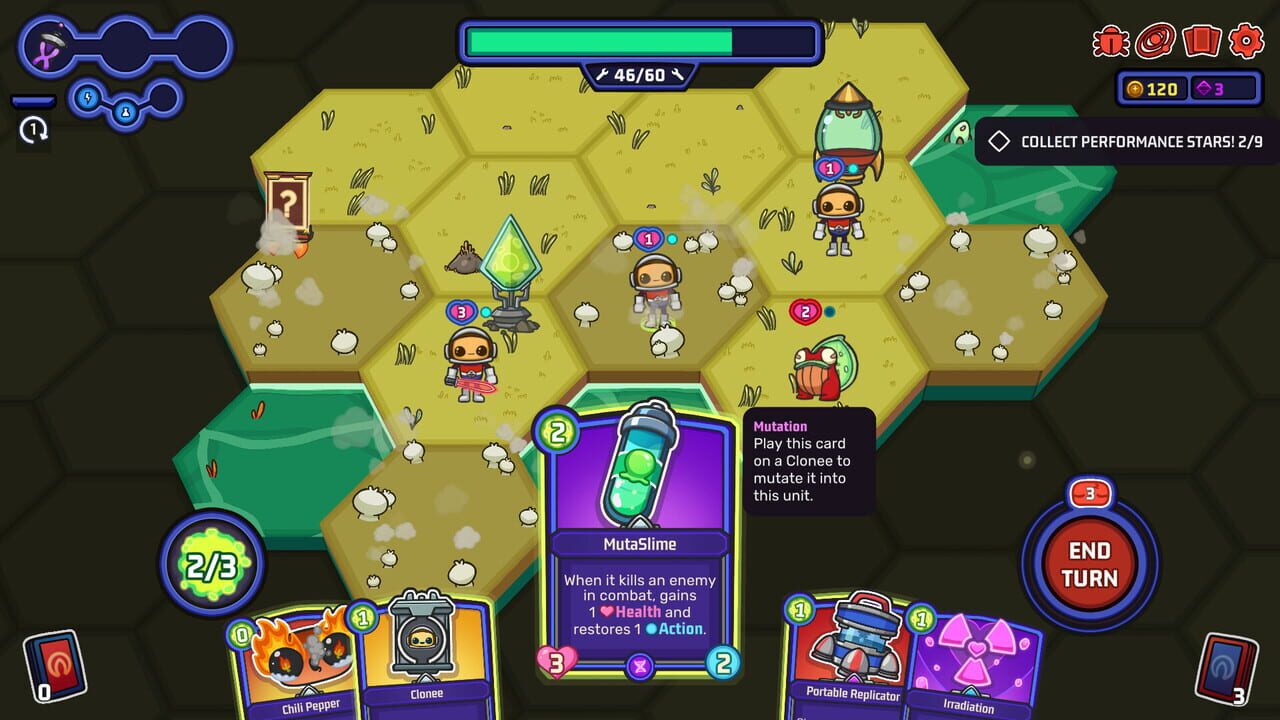Select the lightning energy node icon
Screen dimensions: 1280x720
pos(87,97)
